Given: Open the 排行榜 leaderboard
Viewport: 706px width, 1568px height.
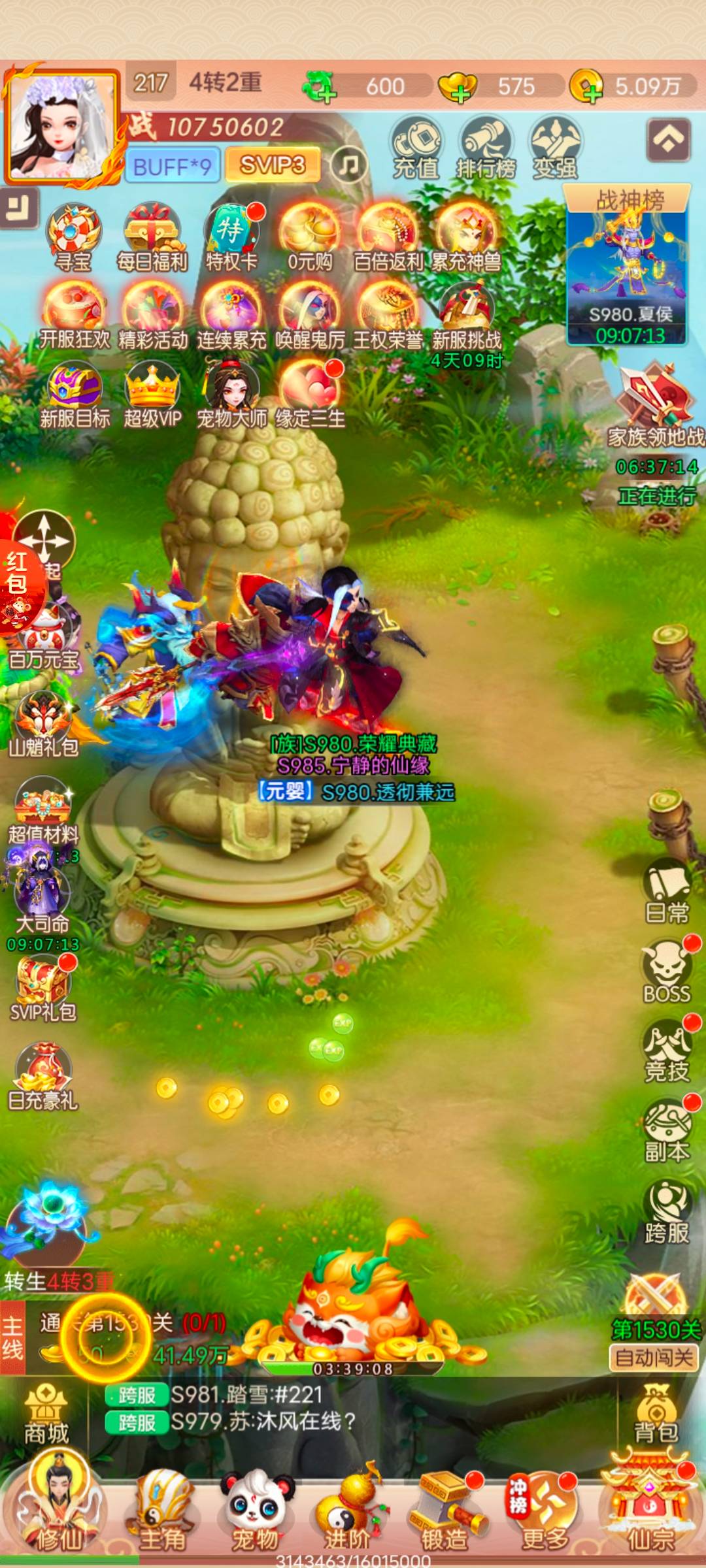Looking at the screenshot, I should [x=486, y=148].
